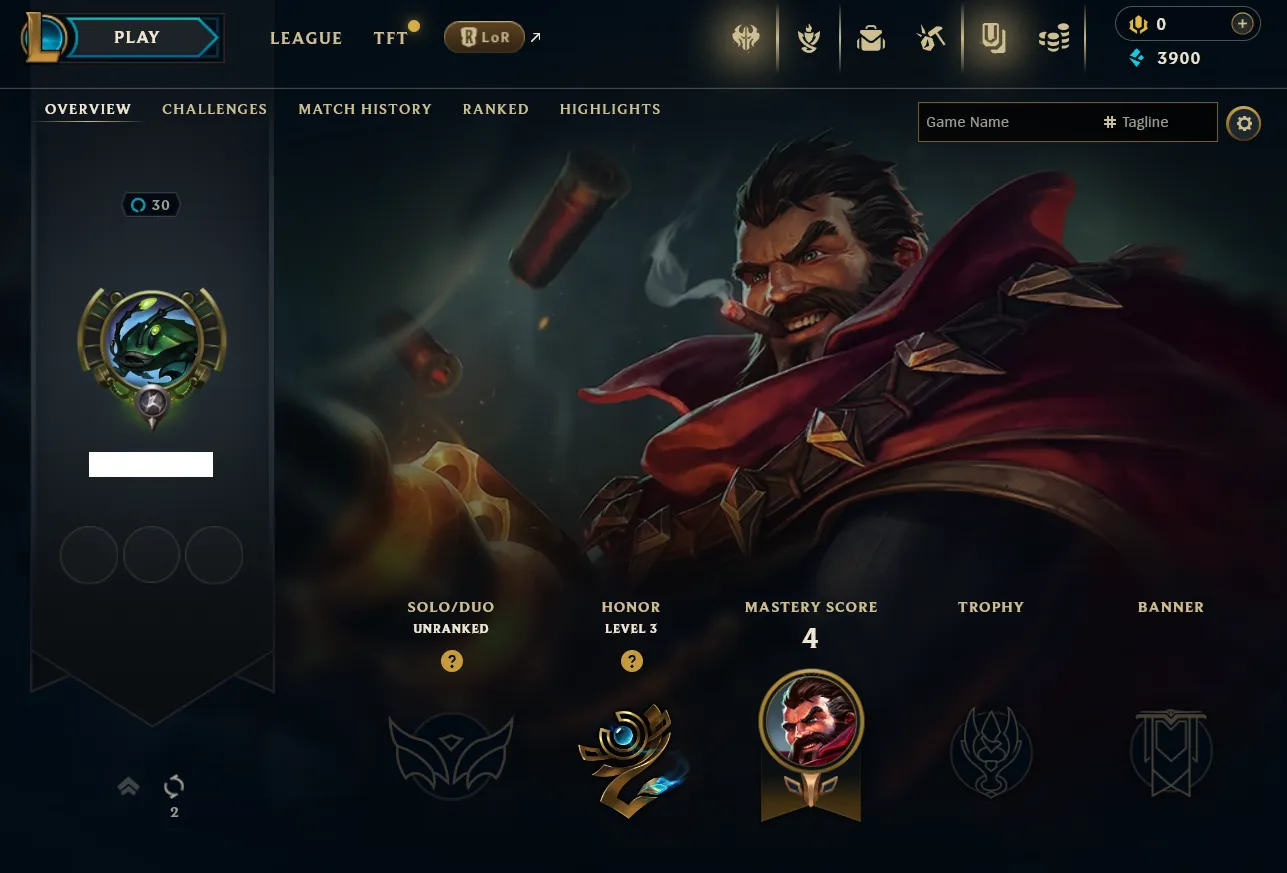Select the Graves Mastery Score emblem

pos(811,722)
